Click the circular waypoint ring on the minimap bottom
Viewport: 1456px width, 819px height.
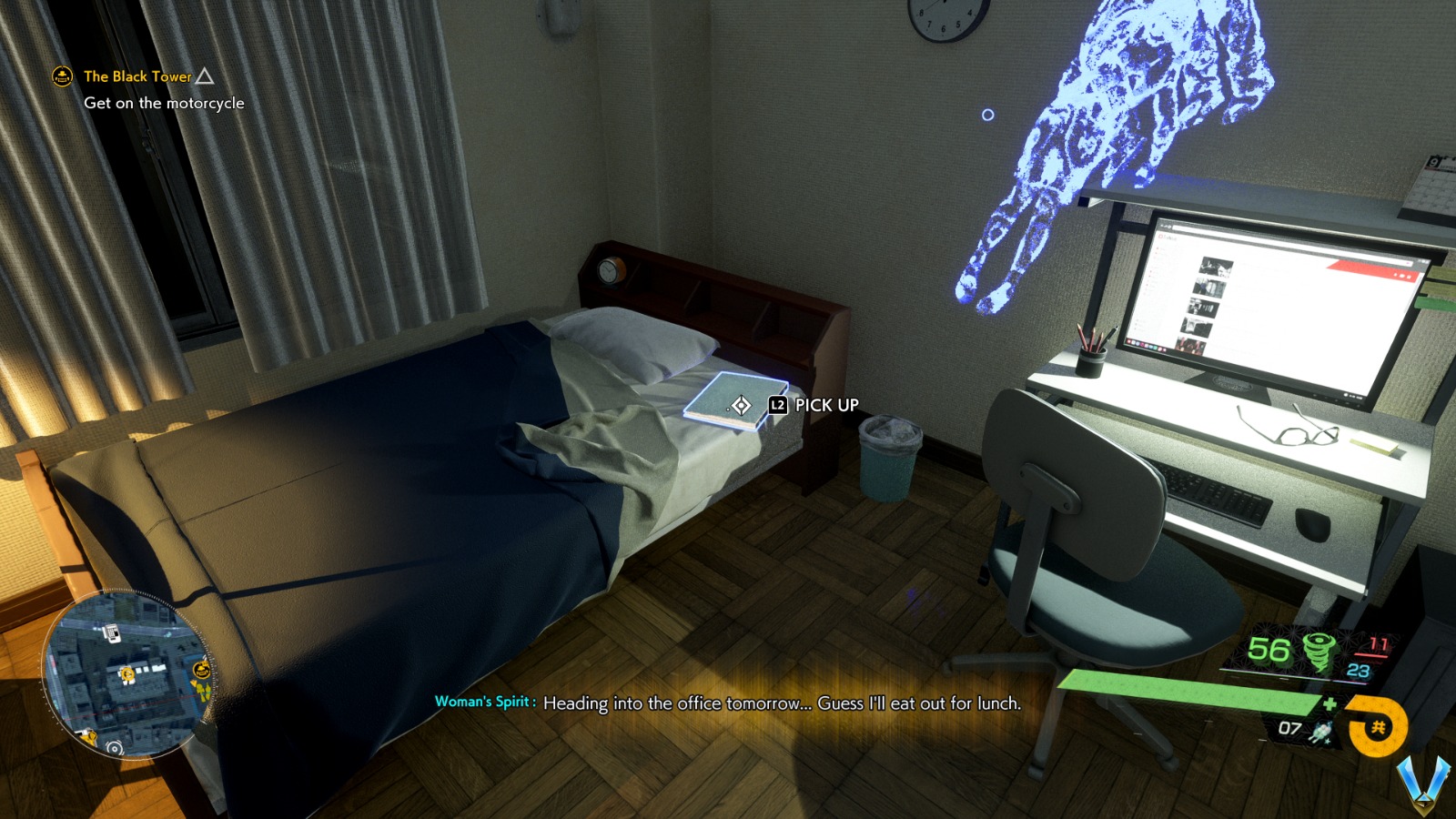click(x=115, y=749)
